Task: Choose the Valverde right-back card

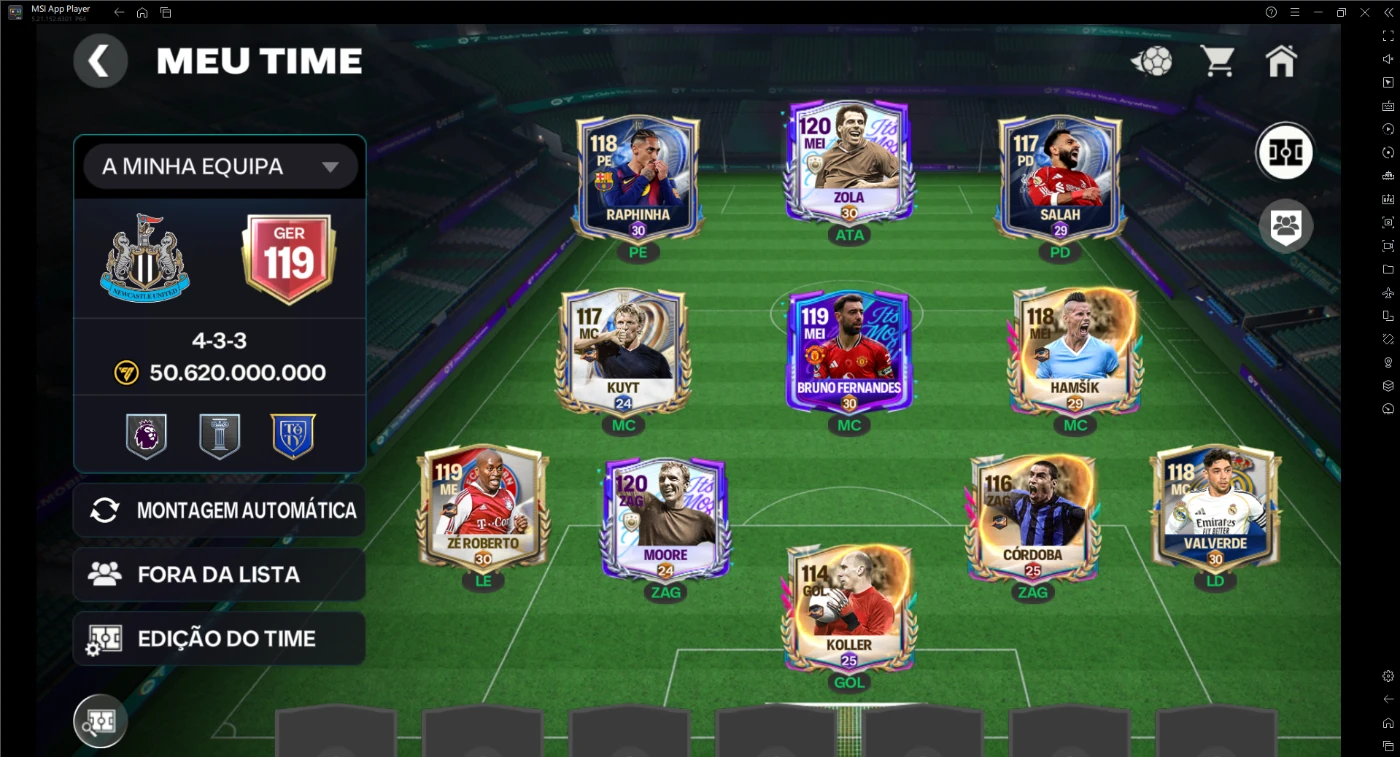Action: pos(1215,508)
